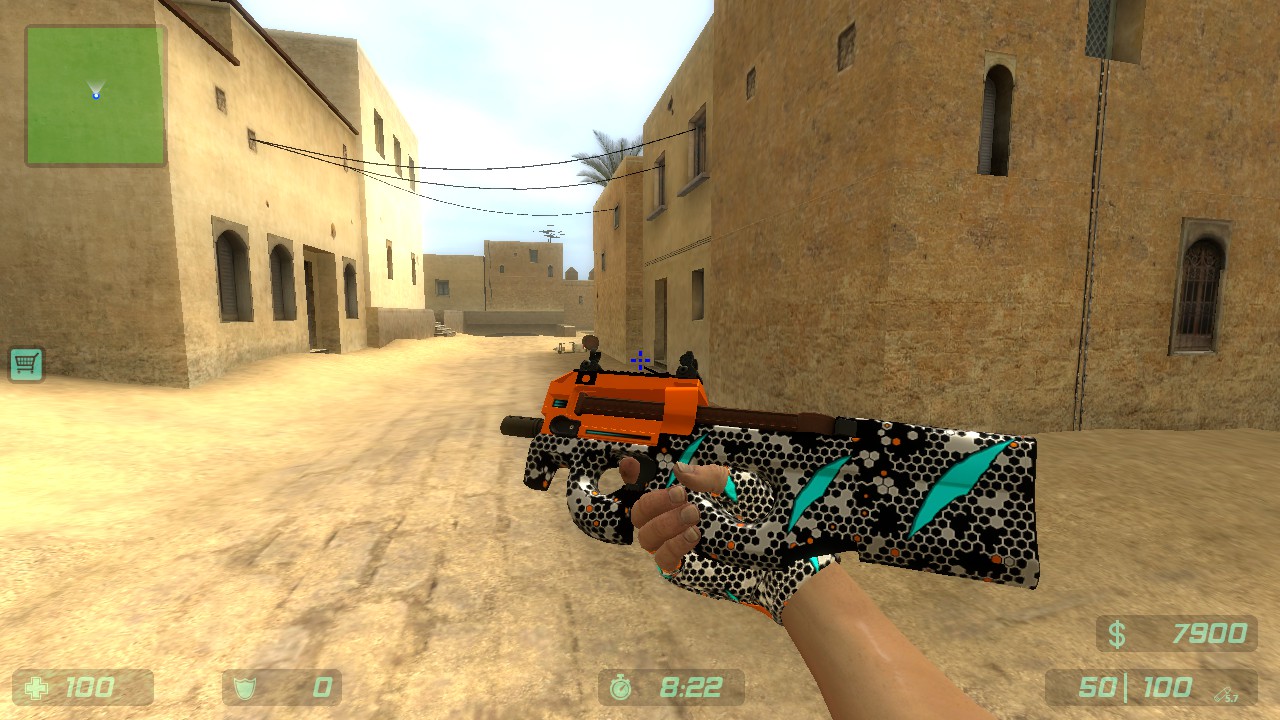
Task: Click the health value reading 100
Action: point(90,687)
